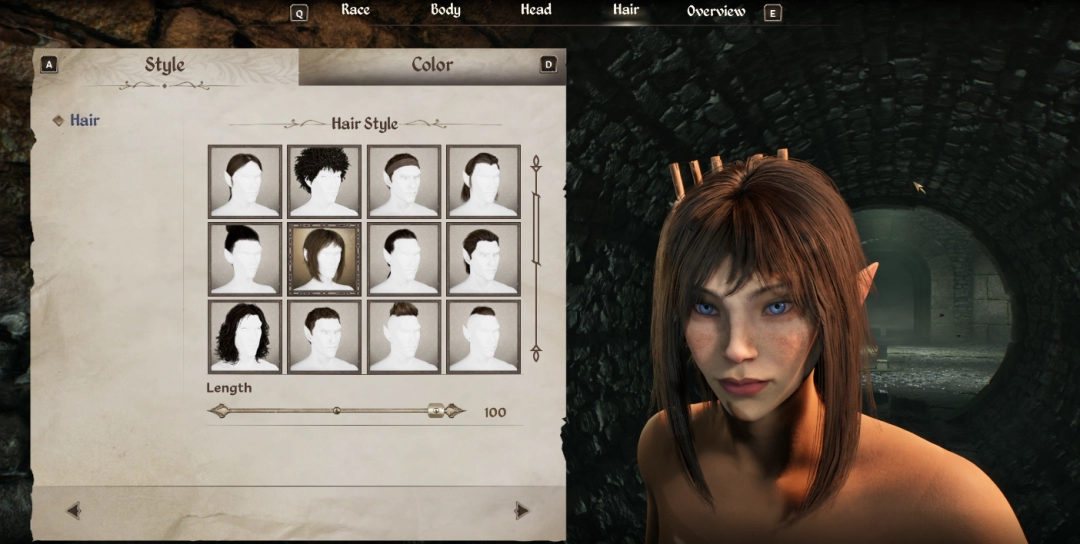Show the Overview tab
Screen dimensions: 1080x544
(716, 11)
